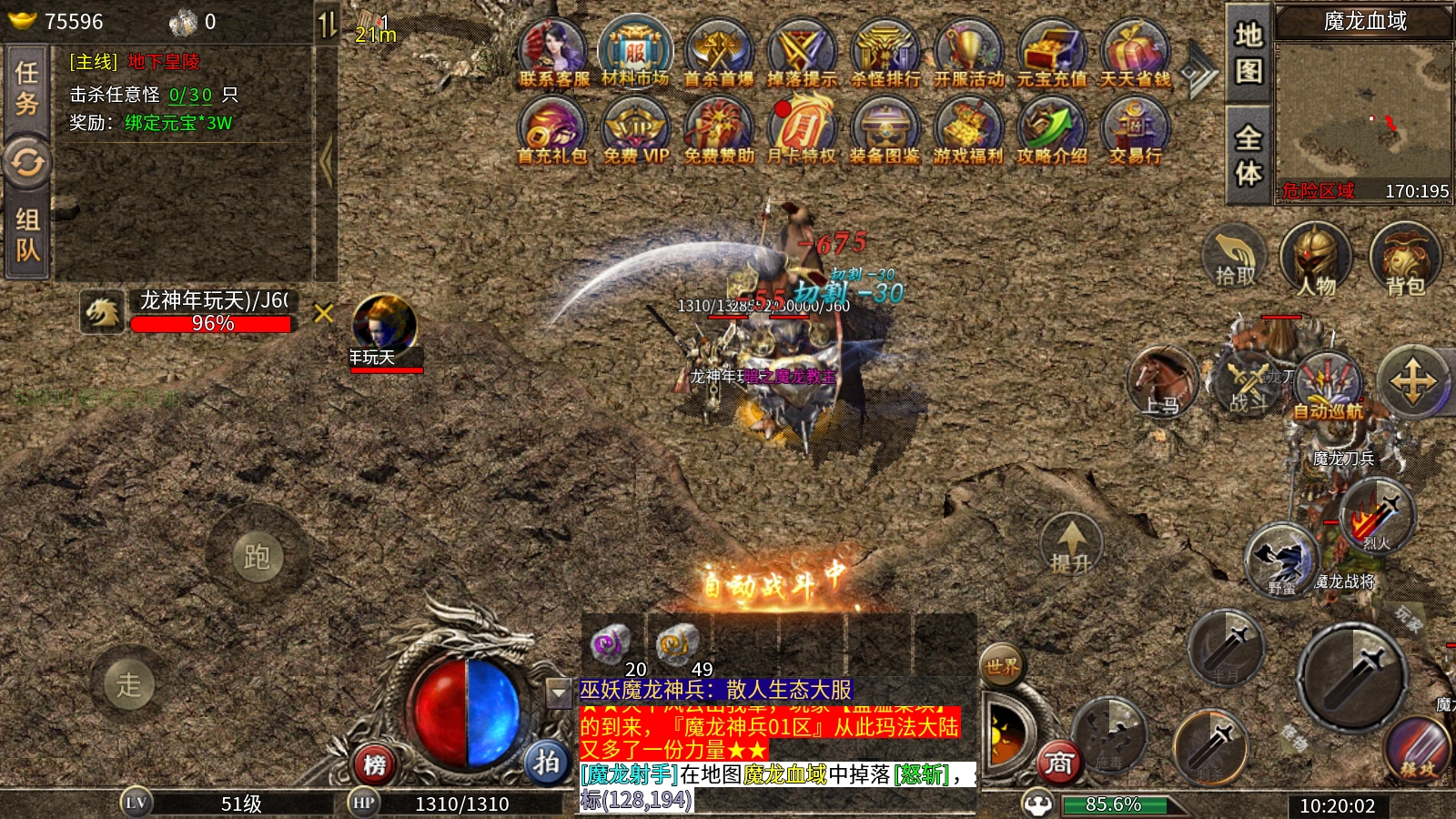
Task: Open the 免费VIP panel
Action: [635, 130]
